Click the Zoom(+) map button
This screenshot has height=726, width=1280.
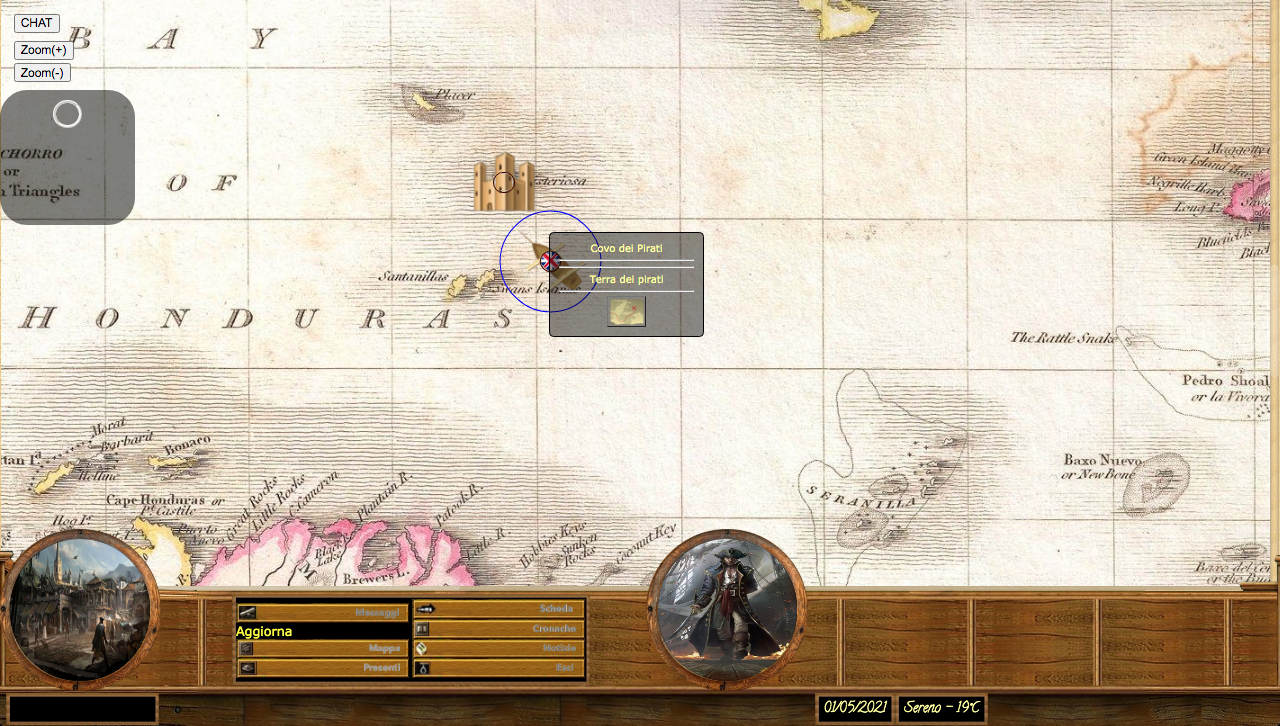pos(43,50)
